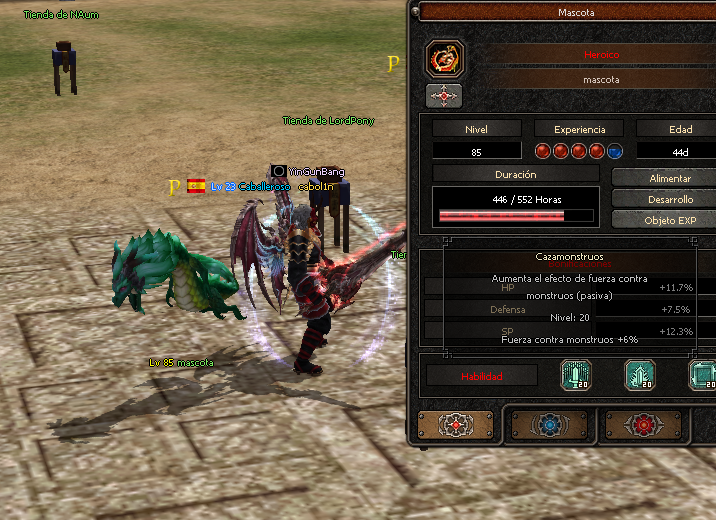Click the Alimentar button to feed the pet

pyautogui.click(x=664, y=177)
